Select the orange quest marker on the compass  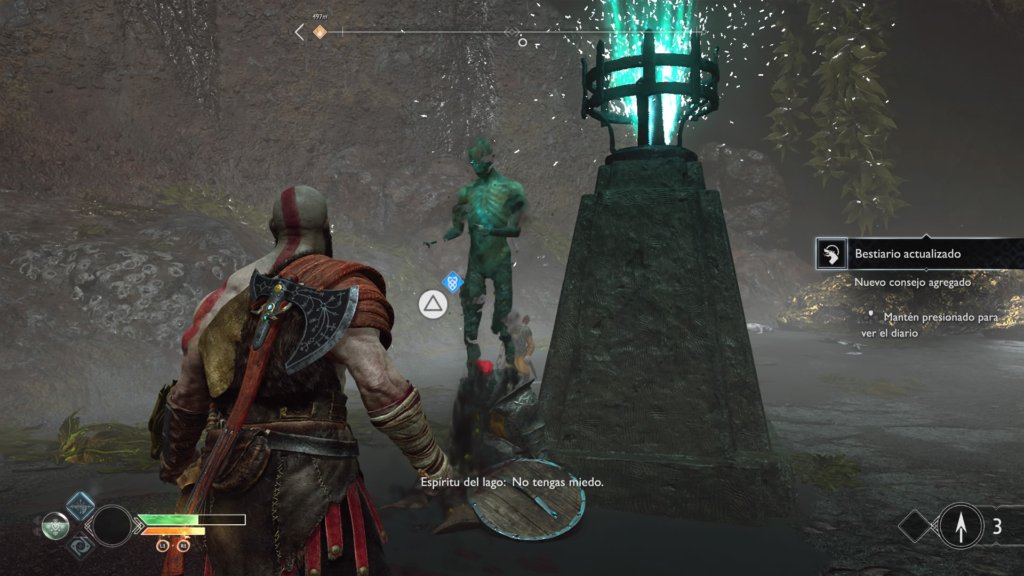pos(320,32)
